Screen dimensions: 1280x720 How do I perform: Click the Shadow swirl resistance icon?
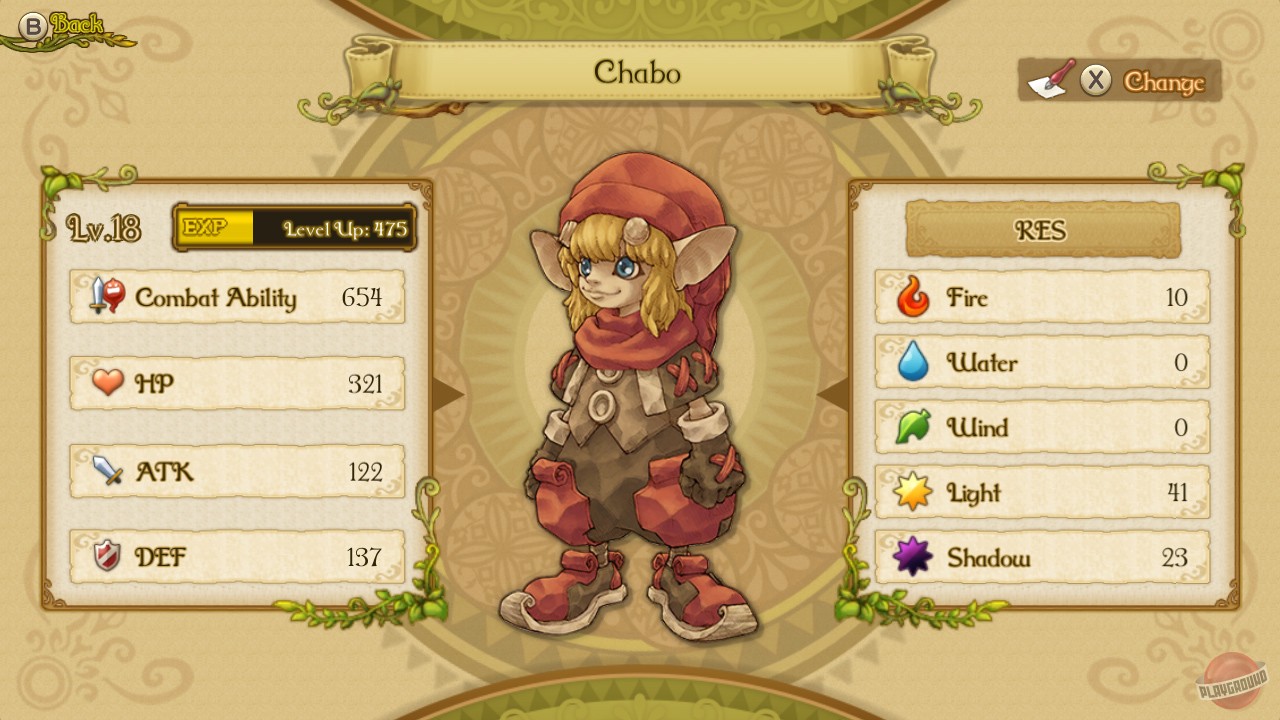click(x=913, y=558)
